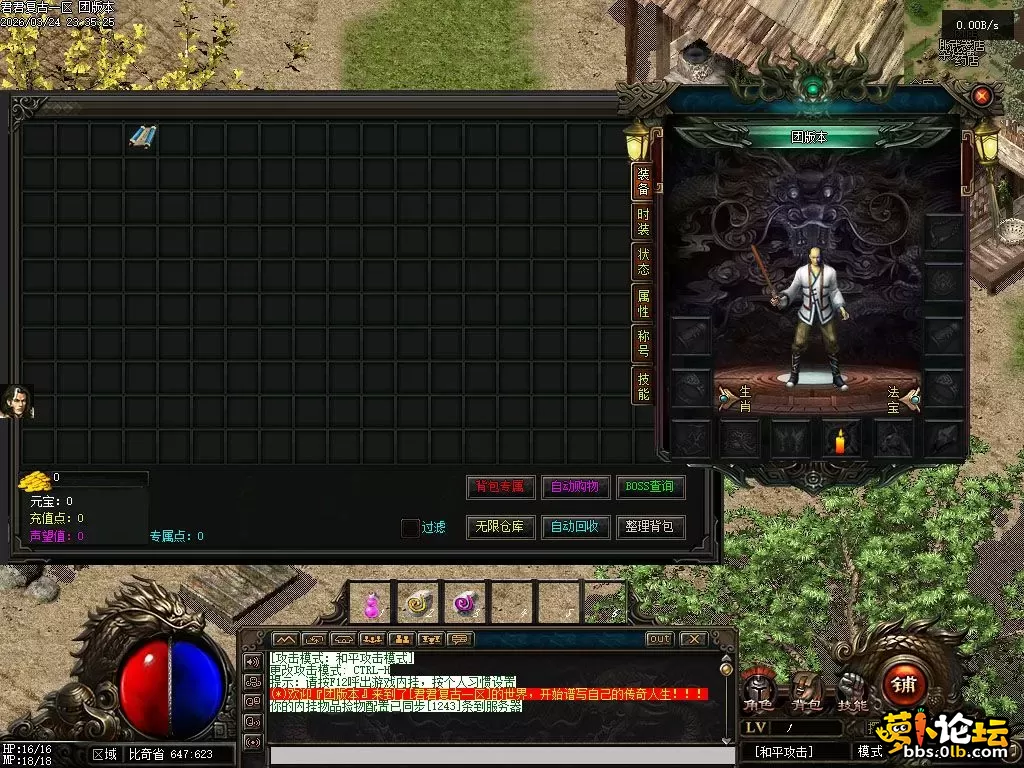Screen dimensions: 1024x768
Task: Sort inventory with 整理背包
Action: coord(650,527)
